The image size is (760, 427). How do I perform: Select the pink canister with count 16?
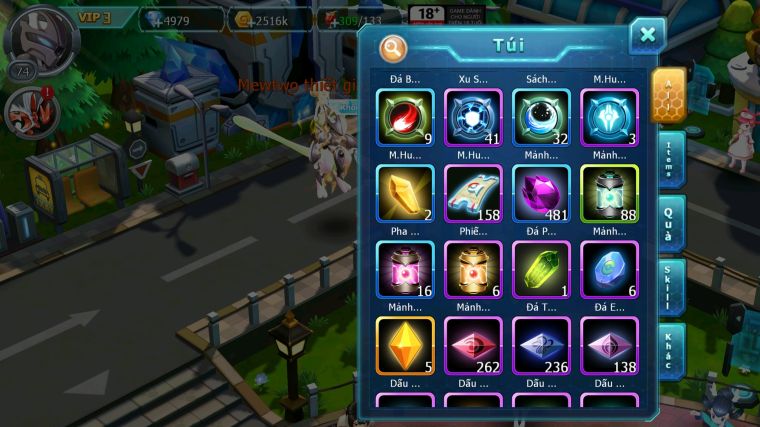click(405, 269)
